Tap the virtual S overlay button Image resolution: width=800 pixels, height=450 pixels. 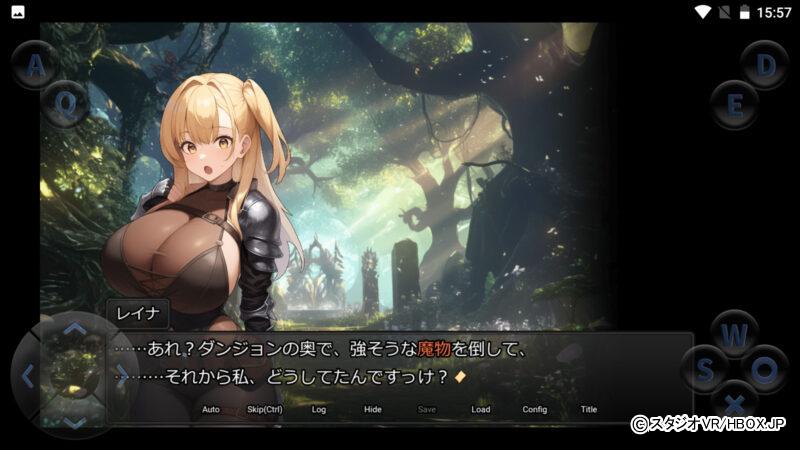(x=705, y=370)
